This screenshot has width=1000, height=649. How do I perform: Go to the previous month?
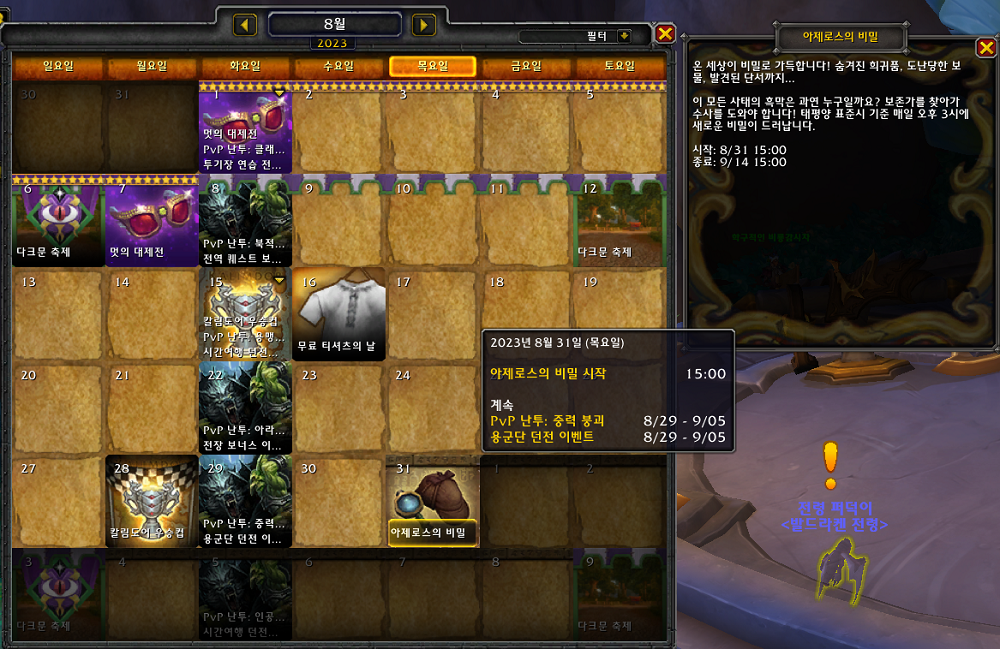pyautogui.click(x=246, y=24)
